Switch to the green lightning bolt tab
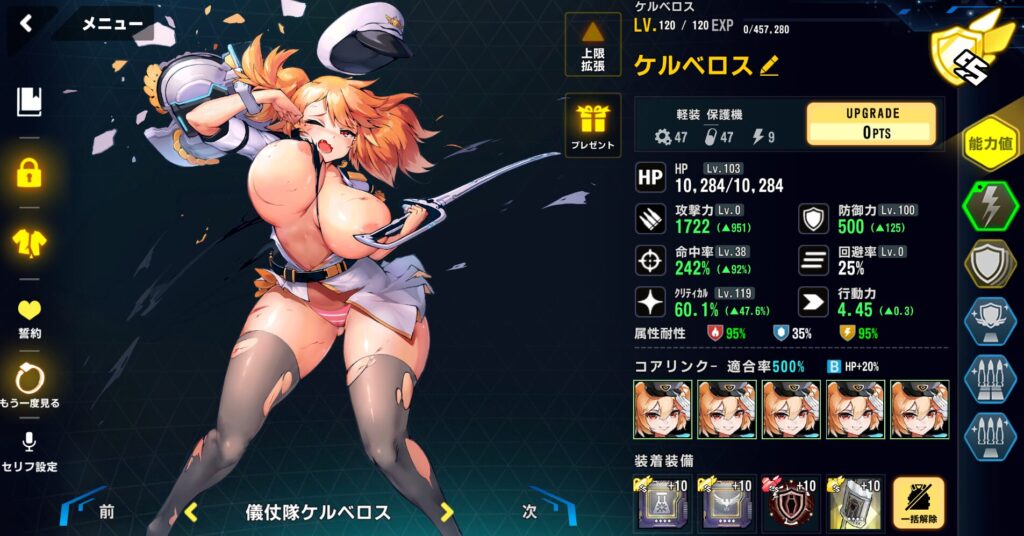The image size is (1024, 536). pyautogui.click(x=989, y=207)
